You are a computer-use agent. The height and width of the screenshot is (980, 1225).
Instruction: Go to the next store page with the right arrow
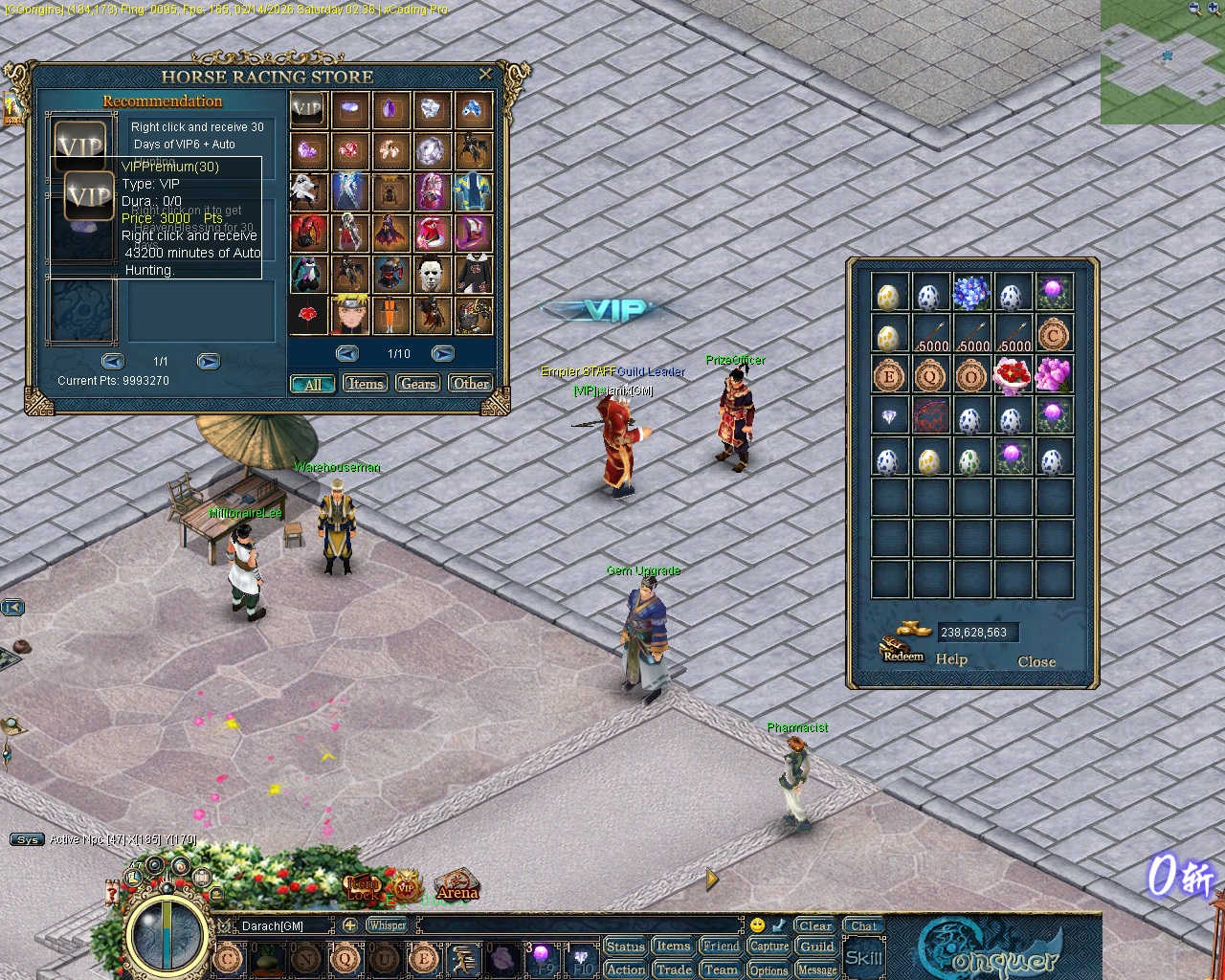pos(442,353)
